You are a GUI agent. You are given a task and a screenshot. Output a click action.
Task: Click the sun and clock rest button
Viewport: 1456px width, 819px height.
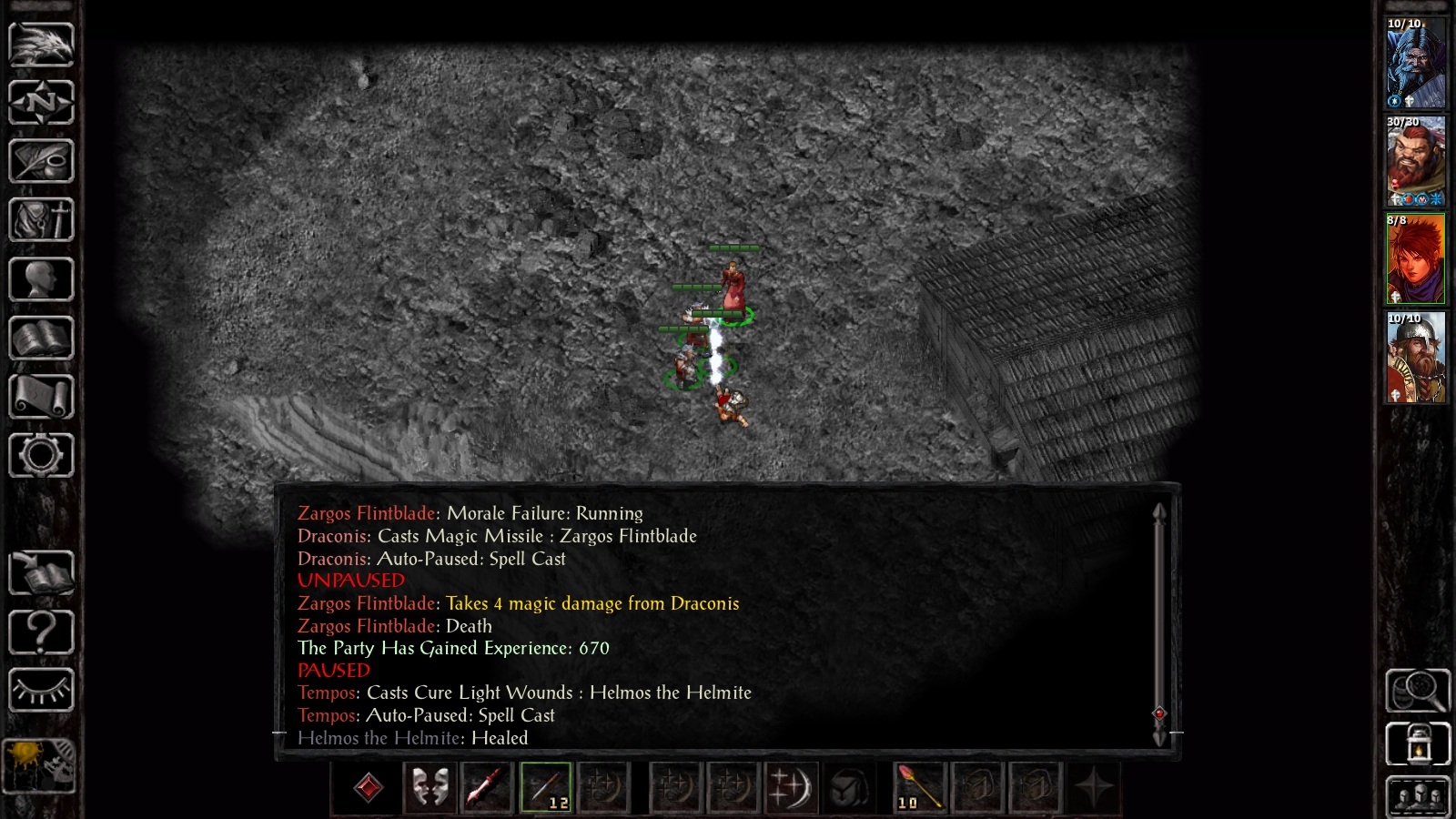(x=39, y=764)
